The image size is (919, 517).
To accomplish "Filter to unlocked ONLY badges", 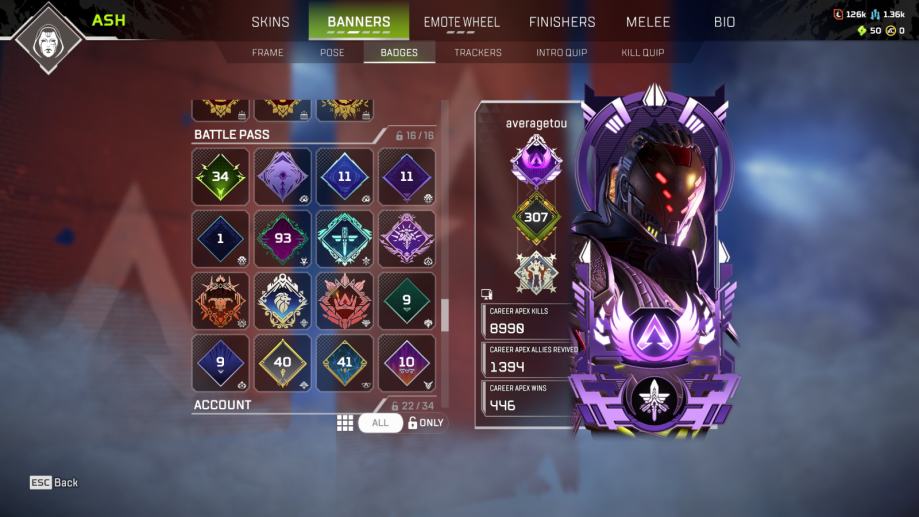I will (426, 423).
